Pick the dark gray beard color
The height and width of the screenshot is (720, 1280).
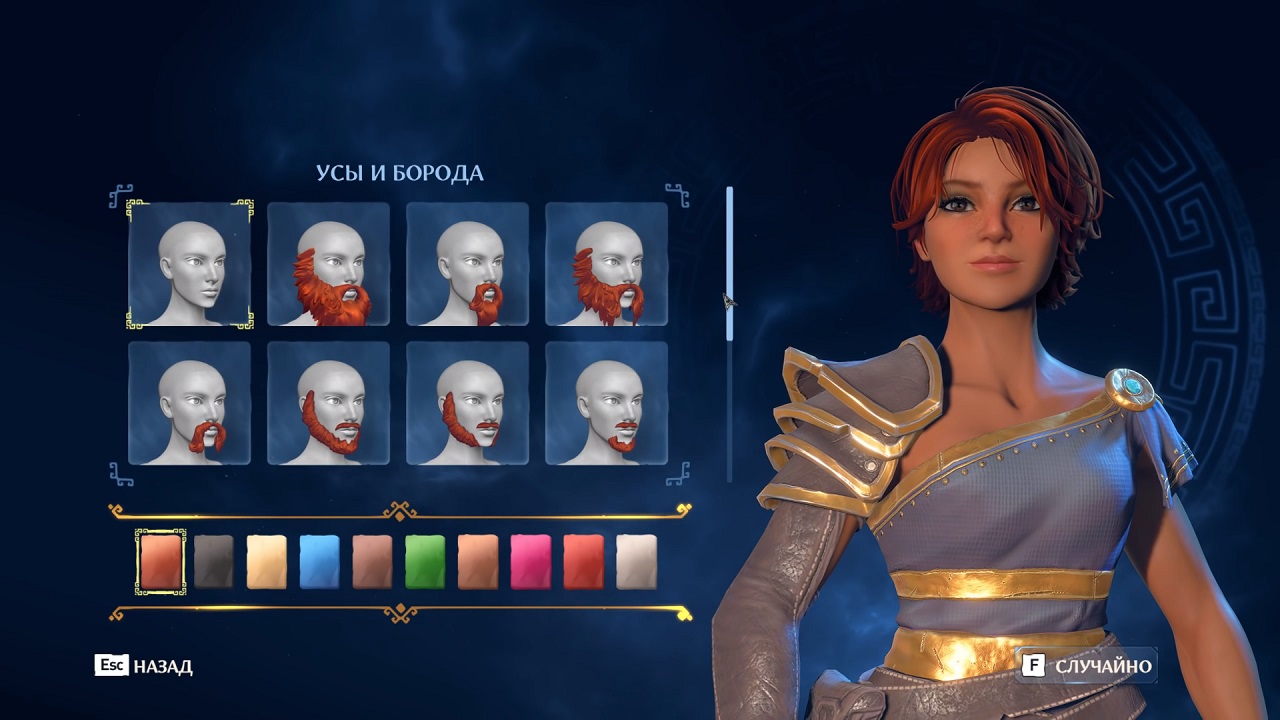click(x=214, y=558)
